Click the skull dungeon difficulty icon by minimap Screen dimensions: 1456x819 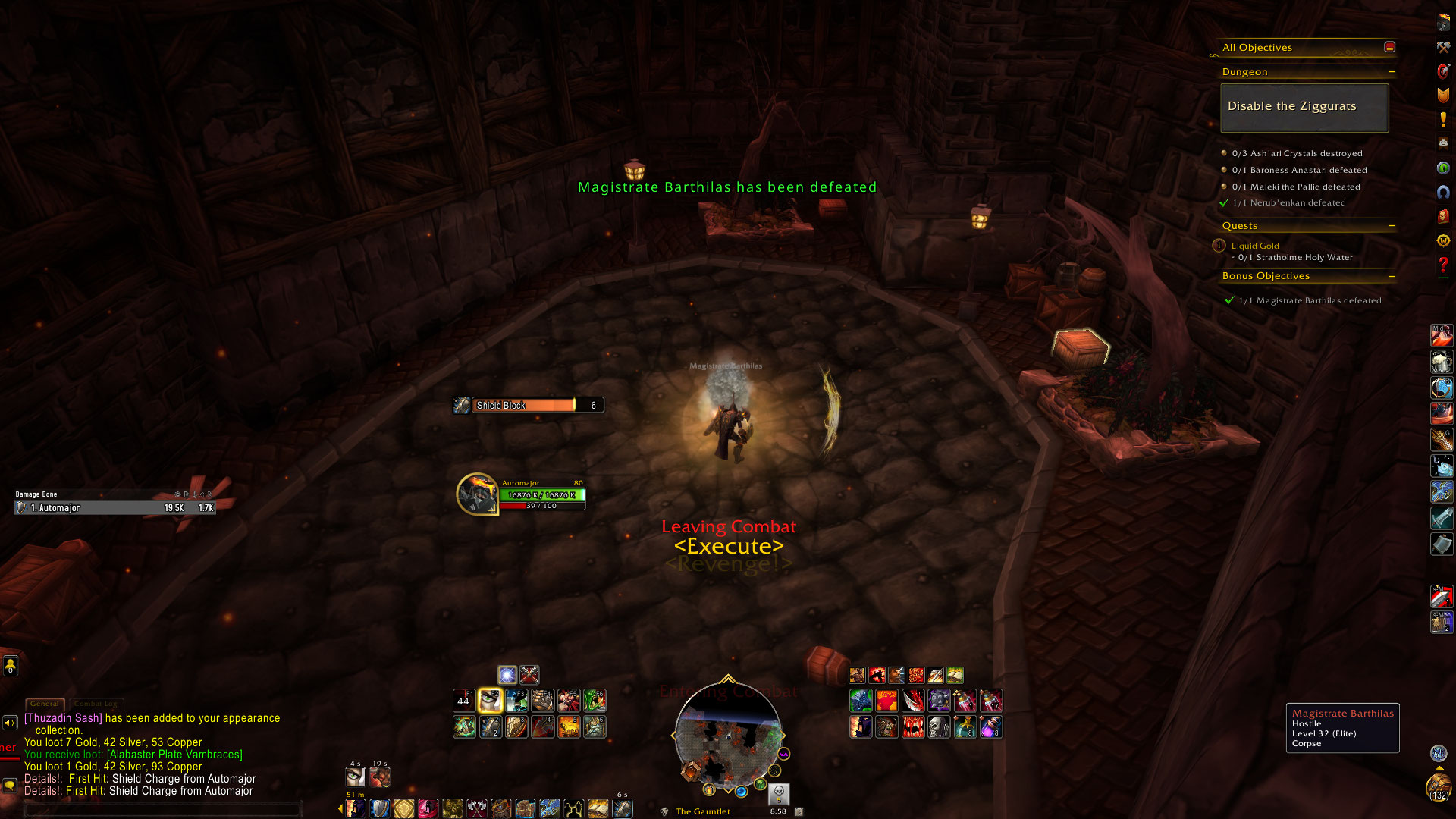(779, 793)
